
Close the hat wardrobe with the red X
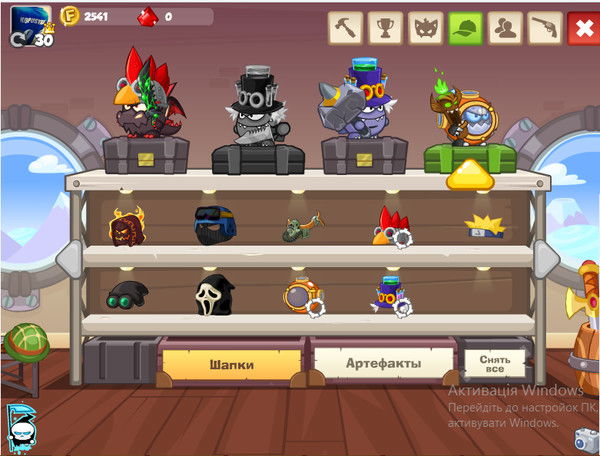(x=582, y=28)
